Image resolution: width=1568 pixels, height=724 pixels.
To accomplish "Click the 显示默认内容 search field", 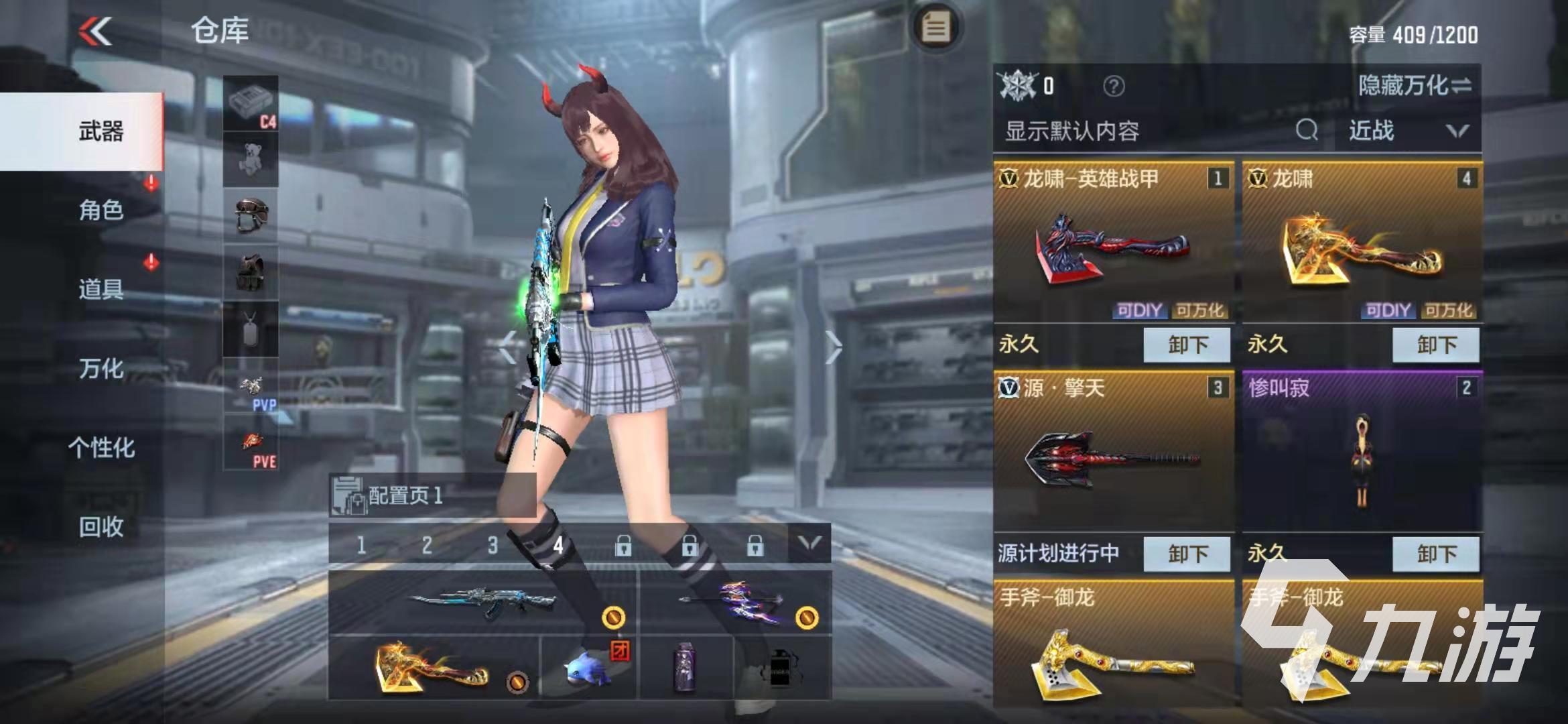I will (1072, 131).
